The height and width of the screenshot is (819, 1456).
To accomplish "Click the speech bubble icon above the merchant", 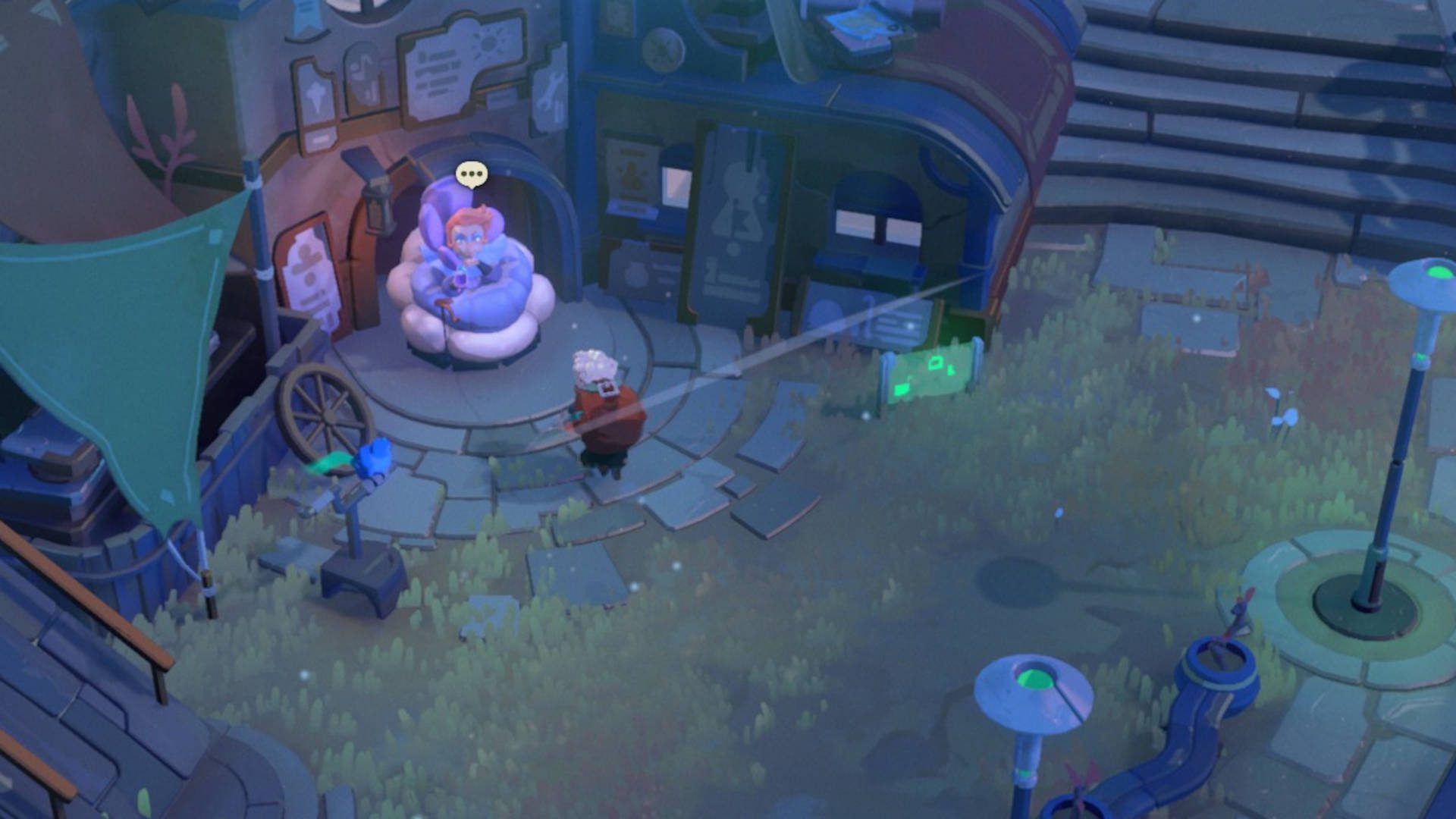I will click(x=472, y=174).
